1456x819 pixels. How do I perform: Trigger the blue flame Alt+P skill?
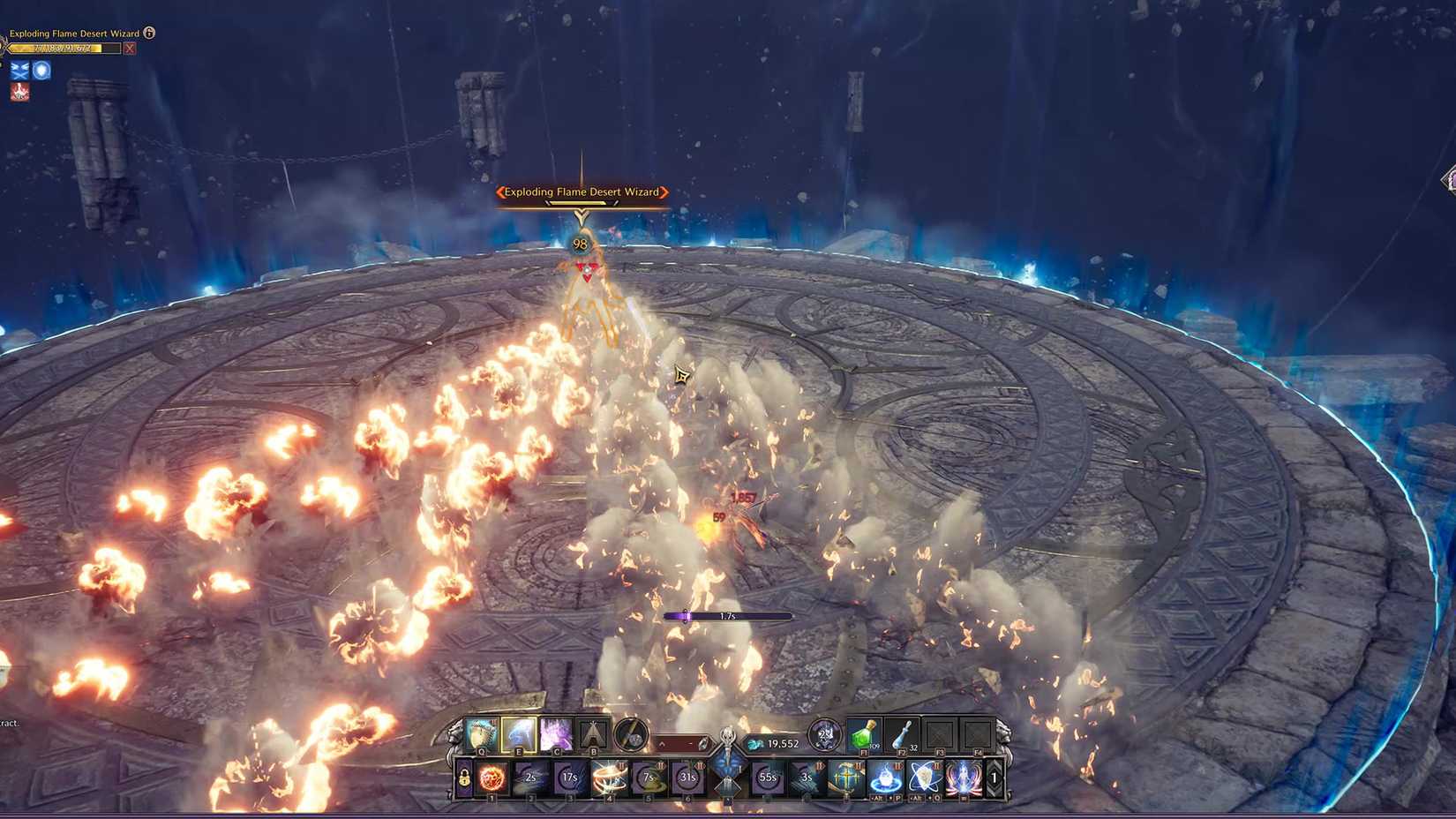(885, 779)
